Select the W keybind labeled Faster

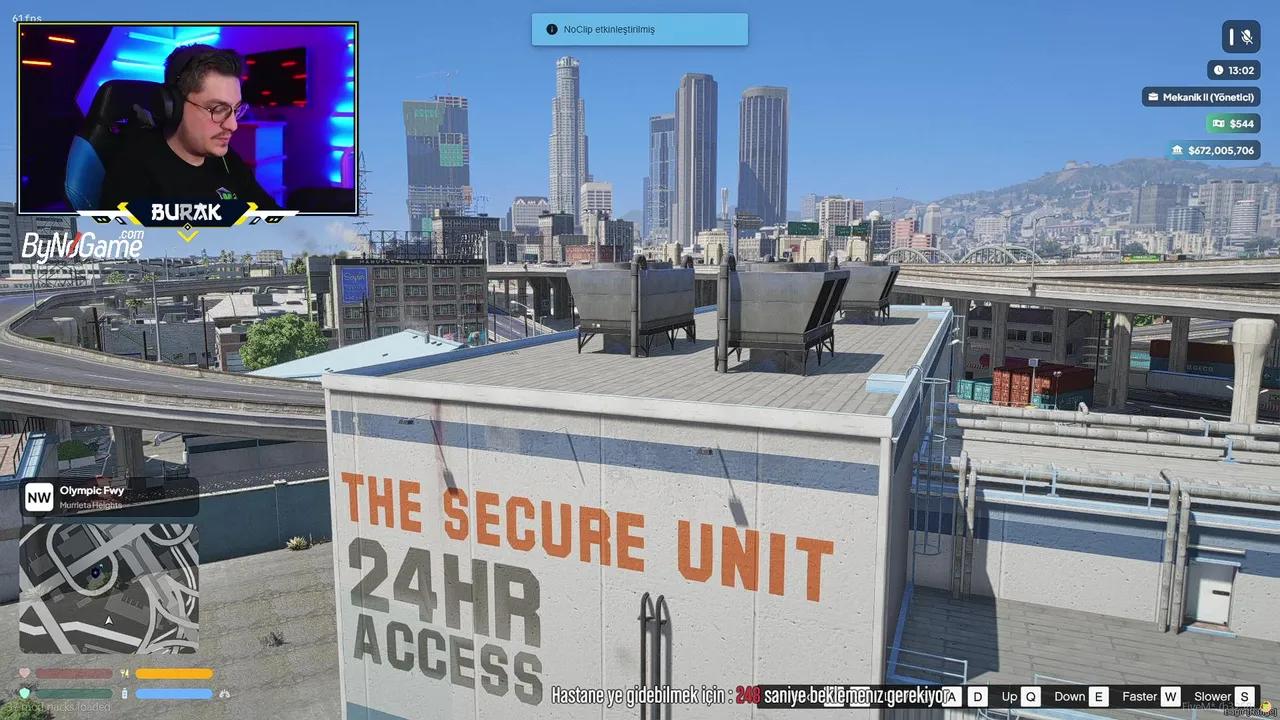click(1171, 696)
